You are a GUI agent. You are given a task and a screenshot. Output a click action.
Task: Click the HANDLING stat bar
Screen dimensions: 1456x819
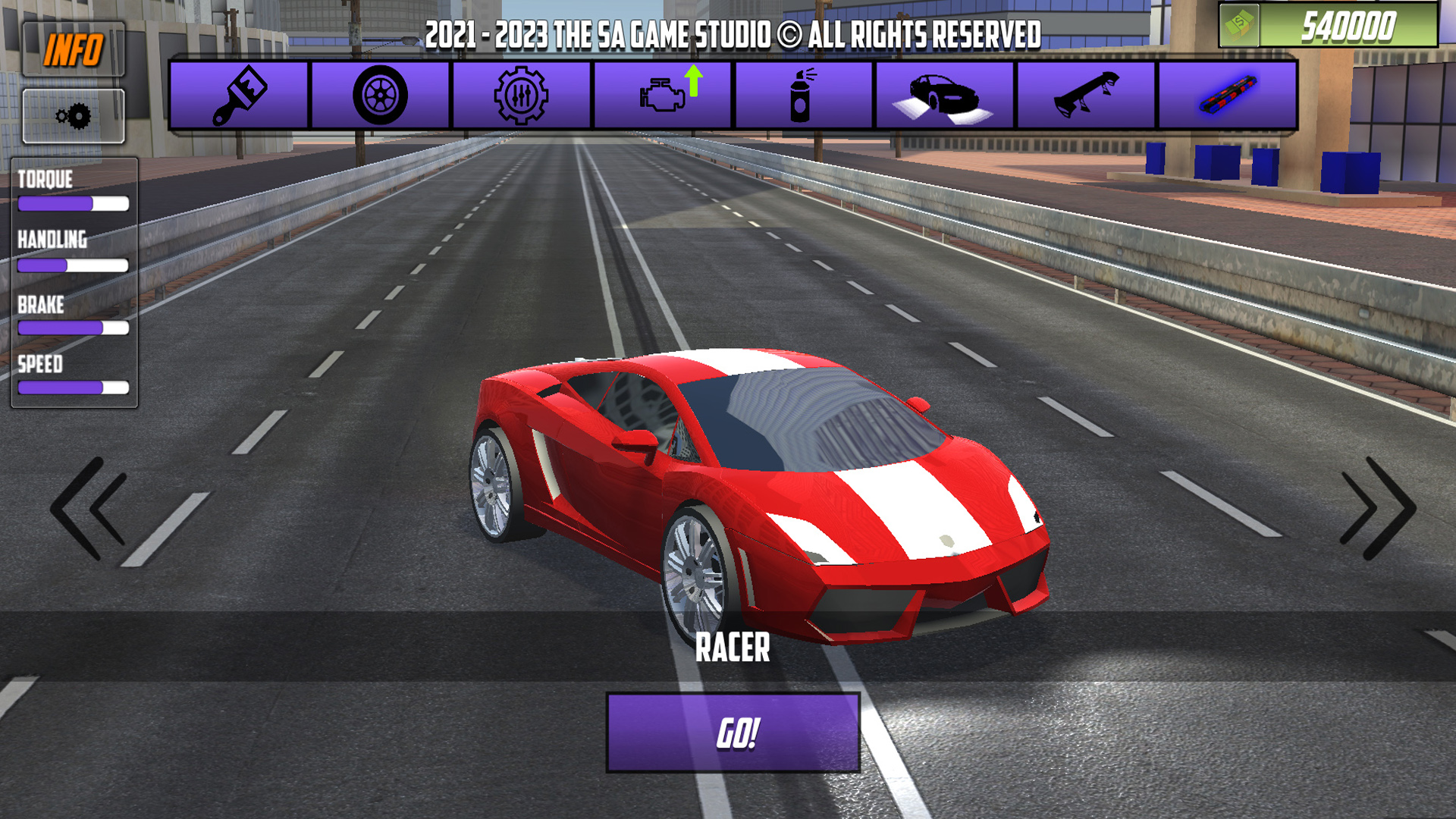pyautogui.click(x=73, y=265)
